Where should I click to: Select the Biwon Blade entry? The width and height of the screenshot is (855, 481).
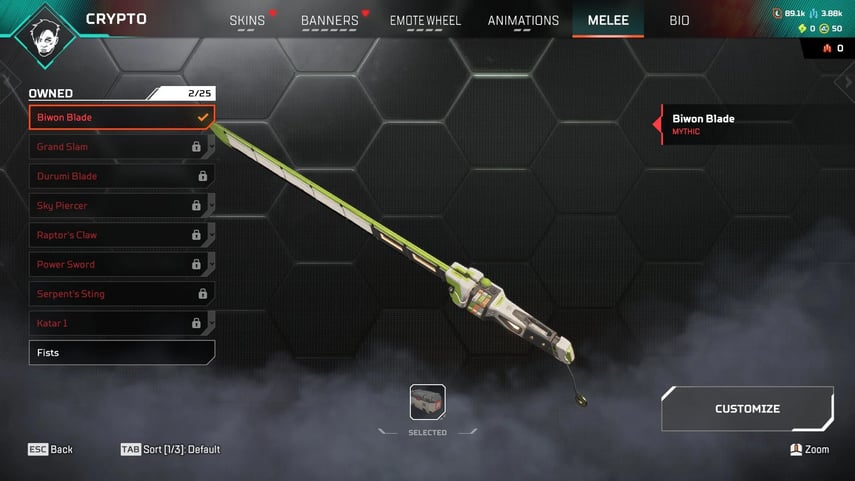click(121, 117)
